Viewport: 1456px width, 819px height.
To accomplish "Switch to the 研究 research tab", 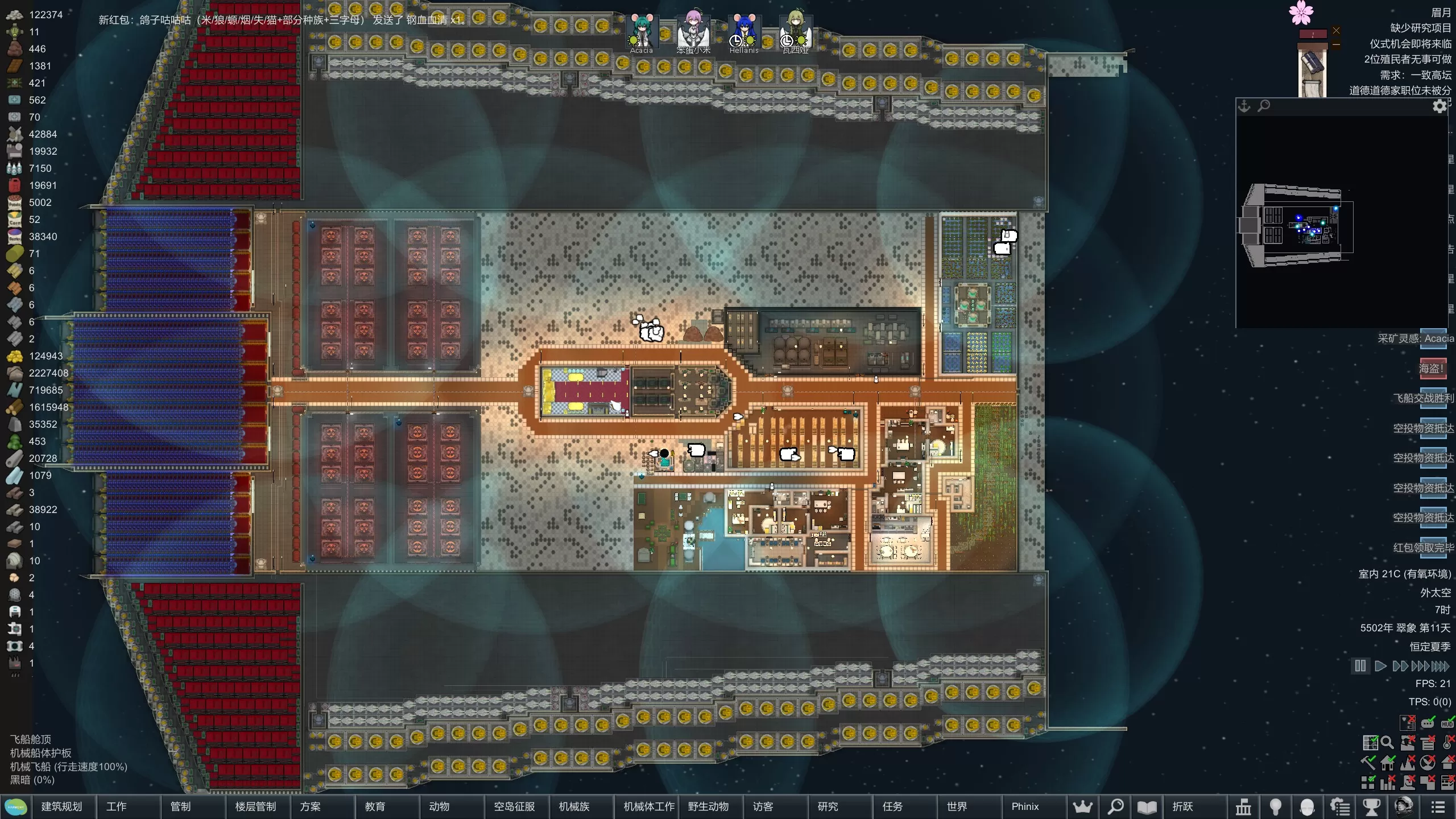I will pos(828,806).
